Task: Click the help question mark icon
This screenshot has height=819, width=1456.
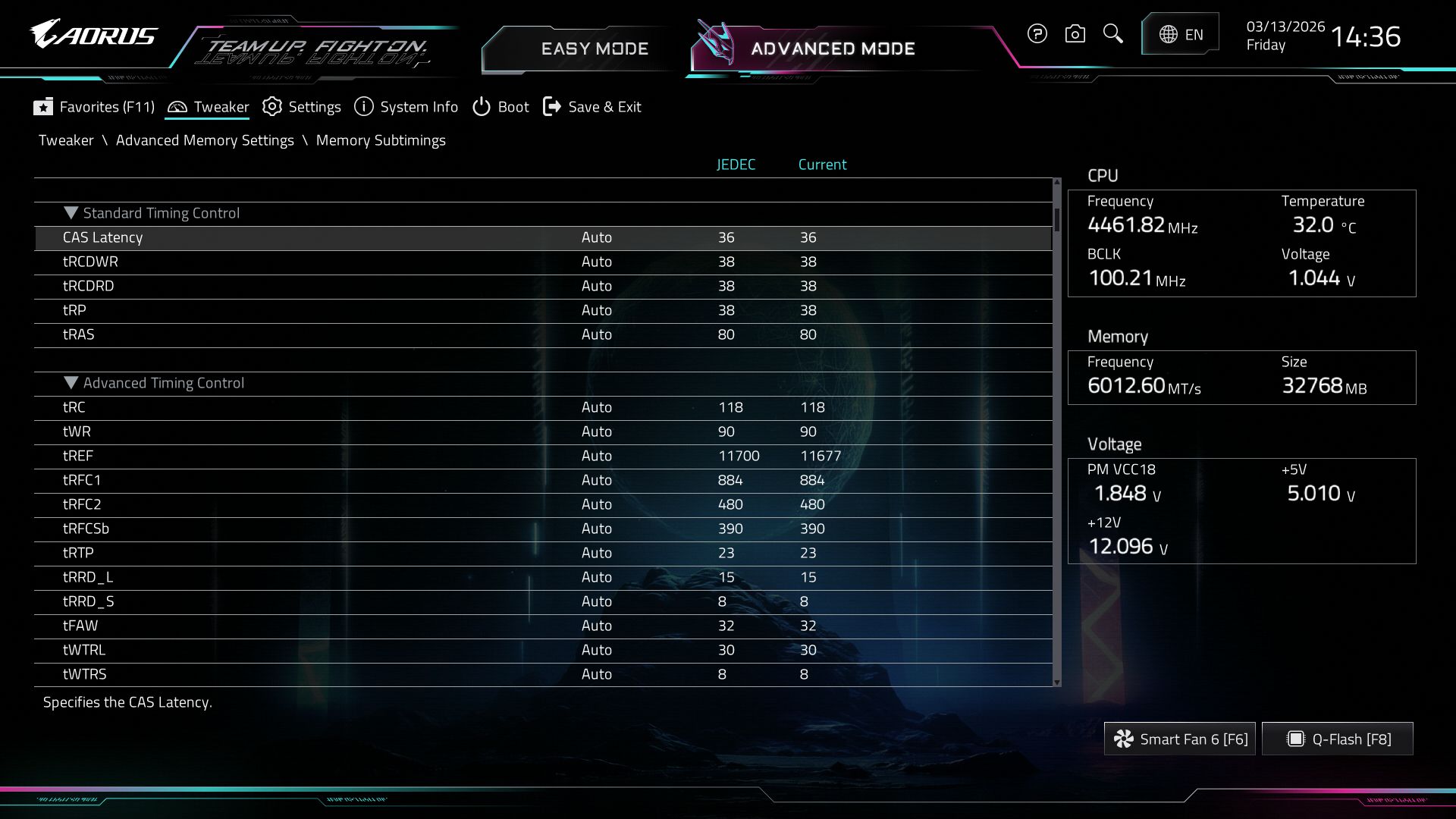Action: pos(1037,34)
